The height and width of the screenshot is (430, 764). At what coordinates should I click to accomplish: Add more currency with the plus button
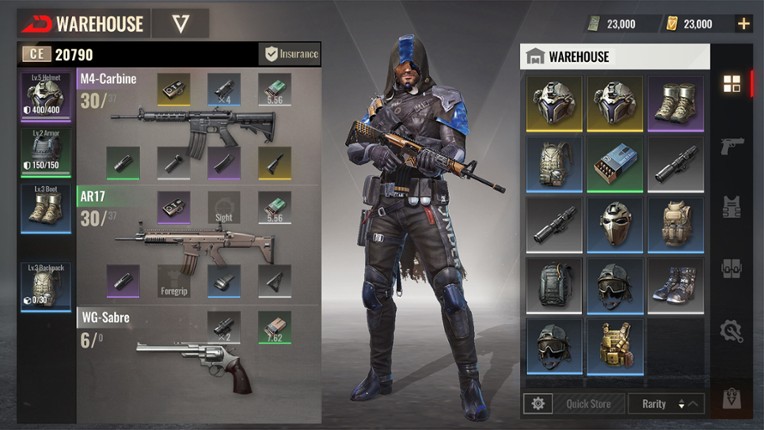743,23
